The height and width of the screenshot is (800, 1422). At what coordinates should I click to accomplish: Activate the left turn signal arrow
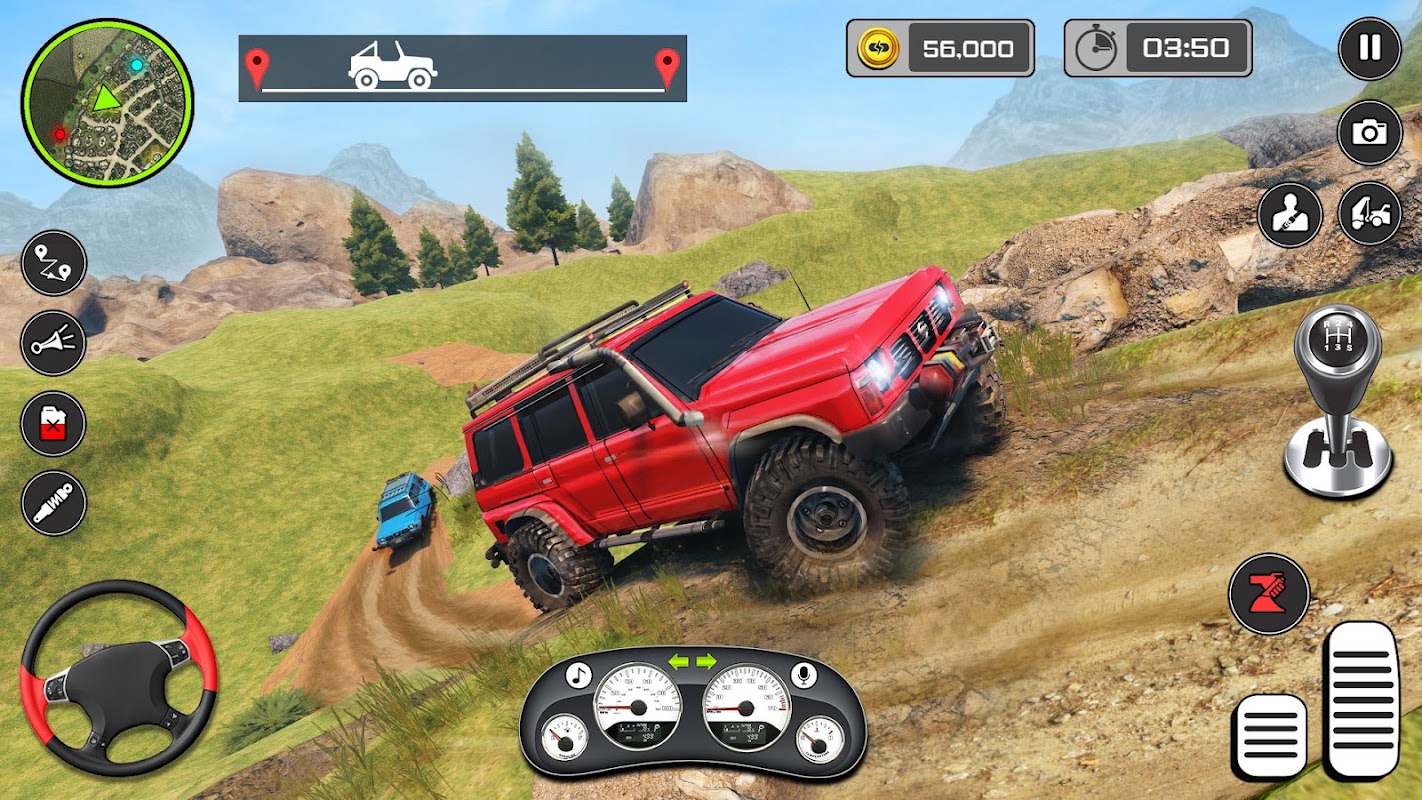pos(679,661)
